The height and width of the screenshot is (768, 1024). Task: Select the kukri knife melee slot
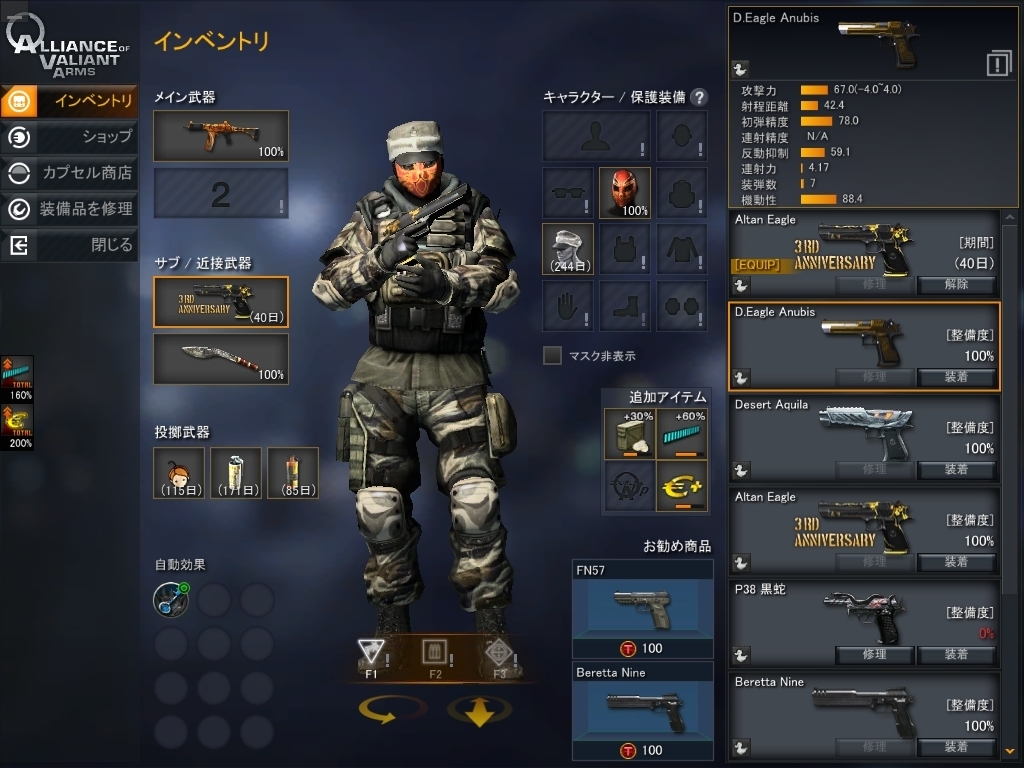[220, 359]
